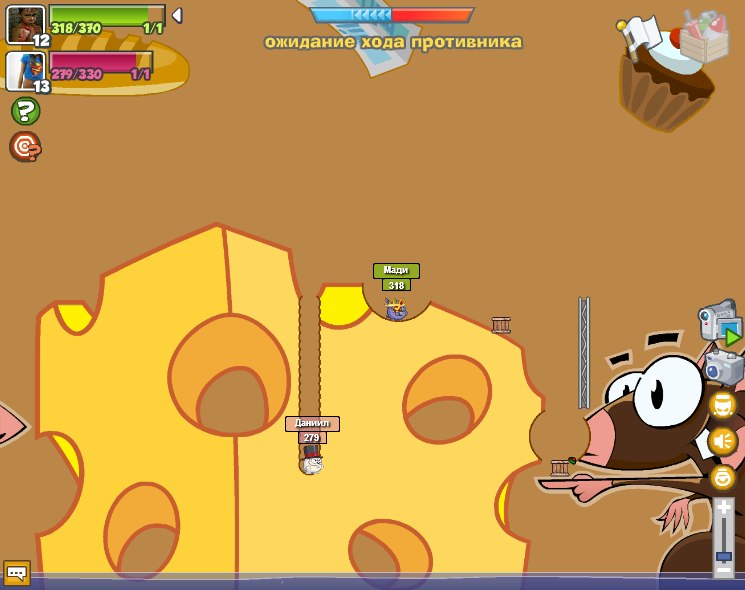The height and width of the screenshot is (590, 745).
Task: Open the chat with the speech bubble
Action: coord(16,573)
